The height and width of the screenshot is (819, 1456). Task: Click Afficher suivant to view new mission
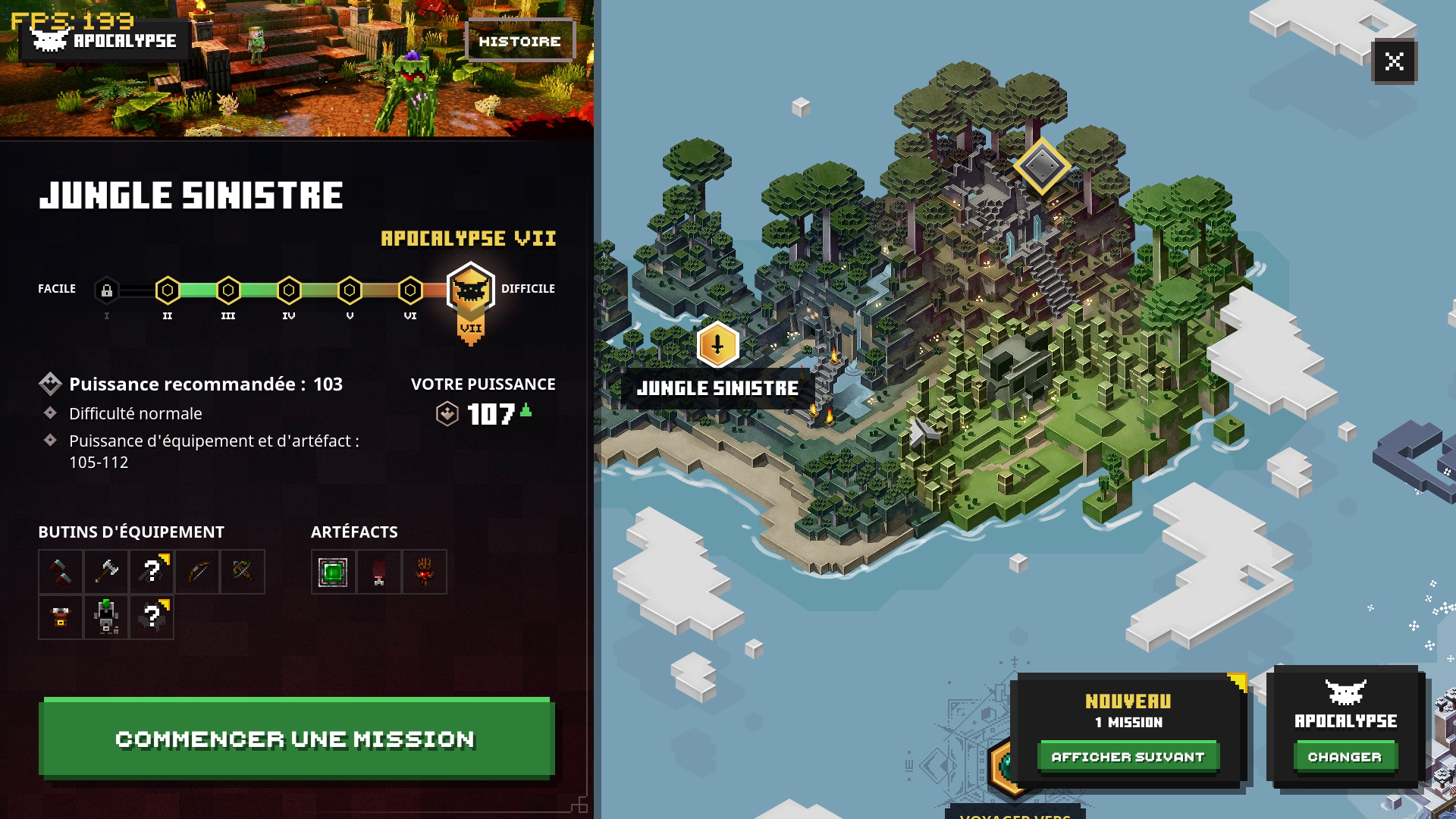(x=1128, y=756)
